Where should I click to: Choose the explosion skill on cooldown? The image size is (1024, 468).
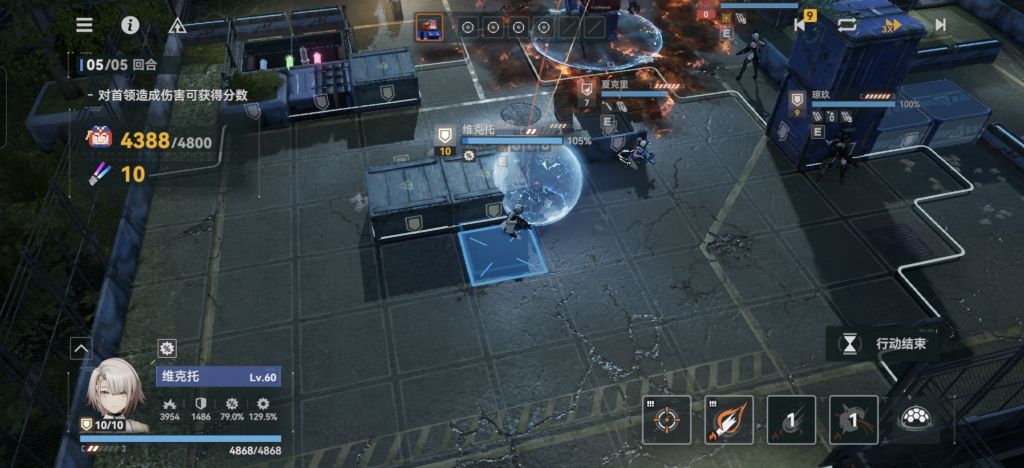point(853,419)
